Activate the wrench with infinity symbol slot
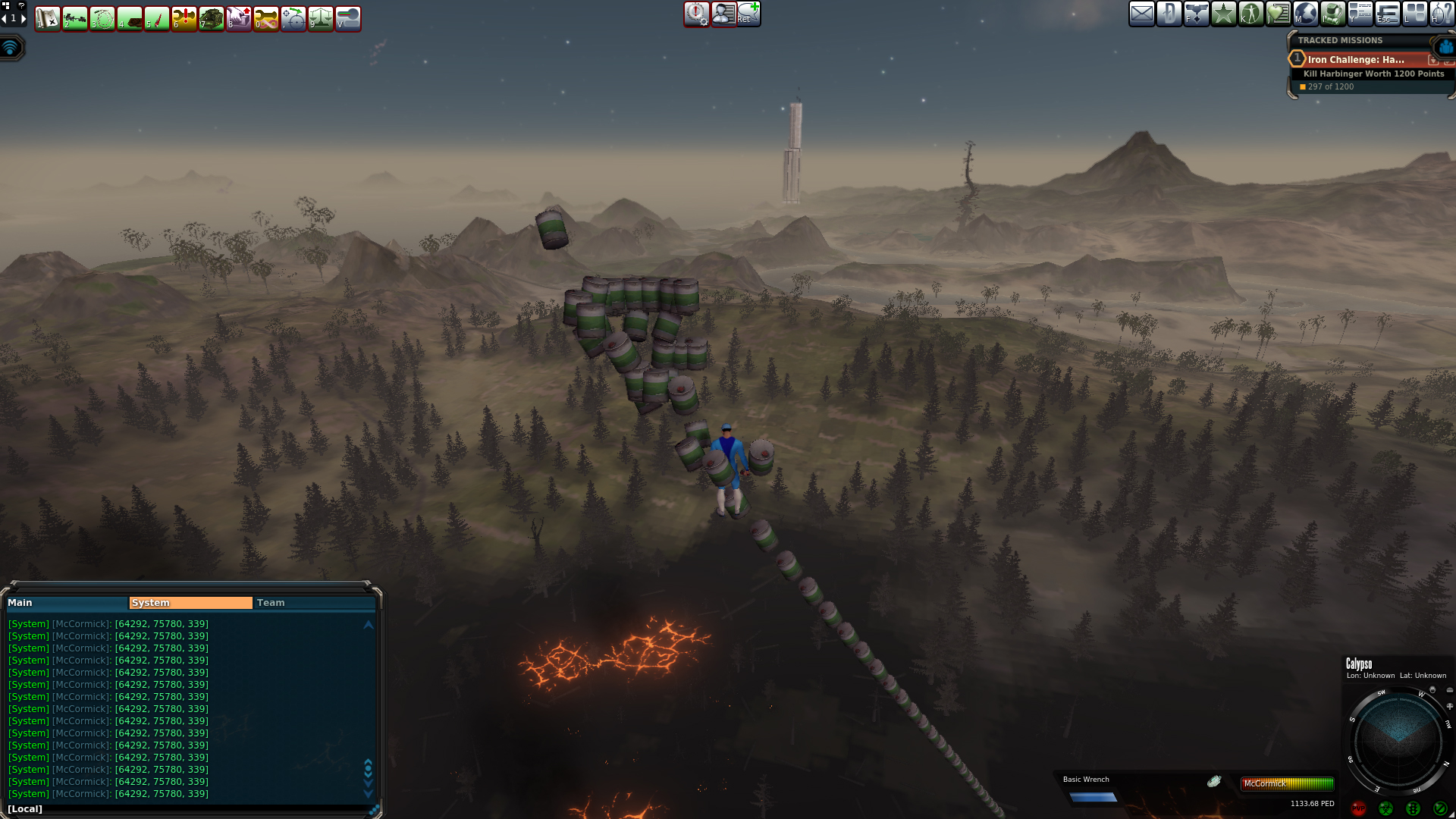 (x=265, y=18)
